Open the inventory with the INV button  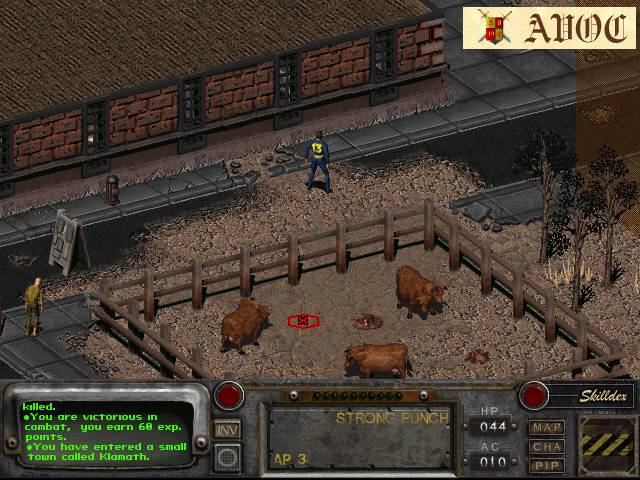(x=228, y=430)
